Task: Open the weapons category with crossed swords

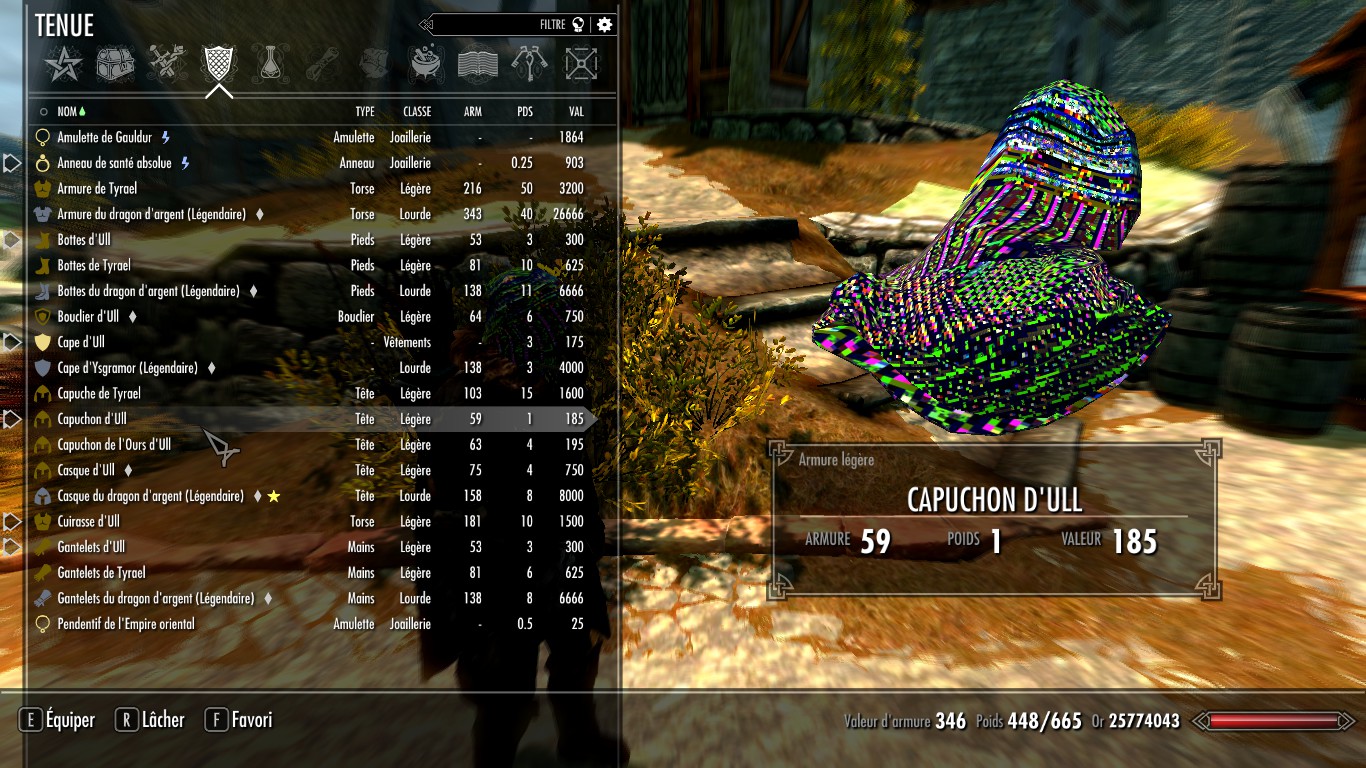Action: click(167, 64)
